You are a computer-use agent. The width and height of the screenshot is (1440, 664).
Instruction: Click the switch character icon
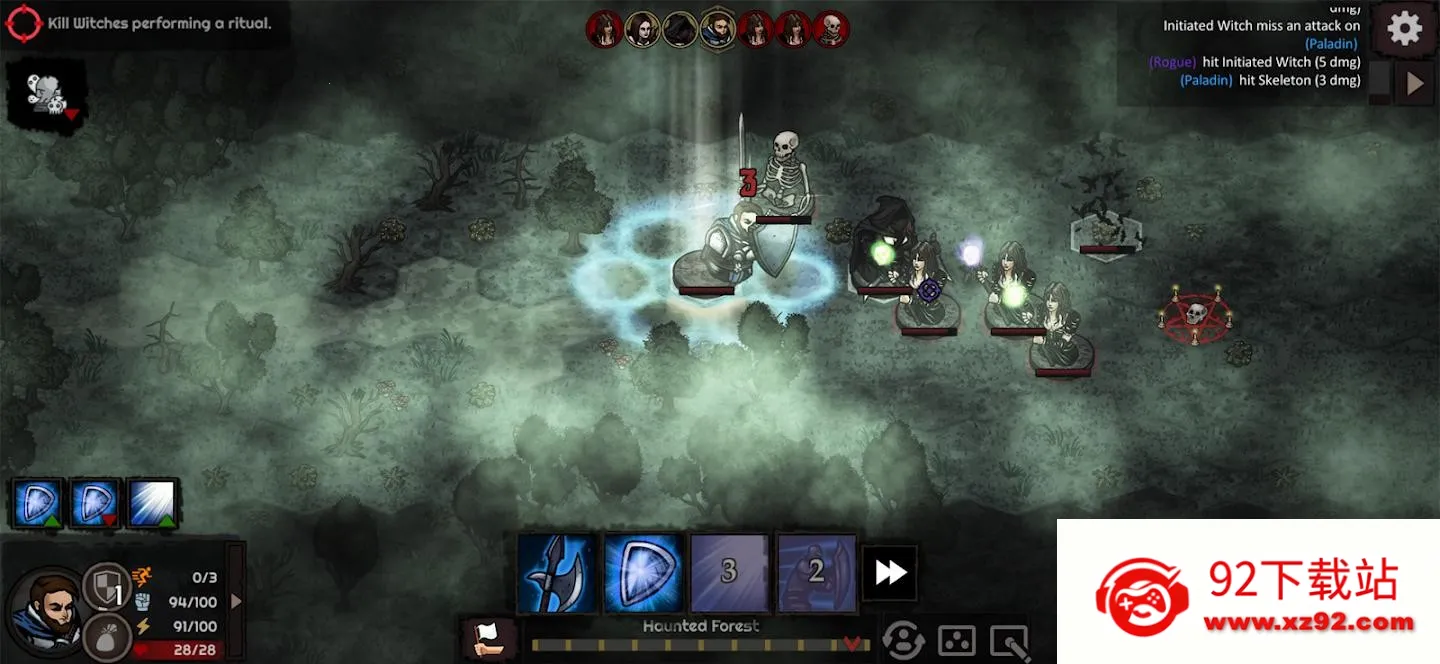click(903, 641)
